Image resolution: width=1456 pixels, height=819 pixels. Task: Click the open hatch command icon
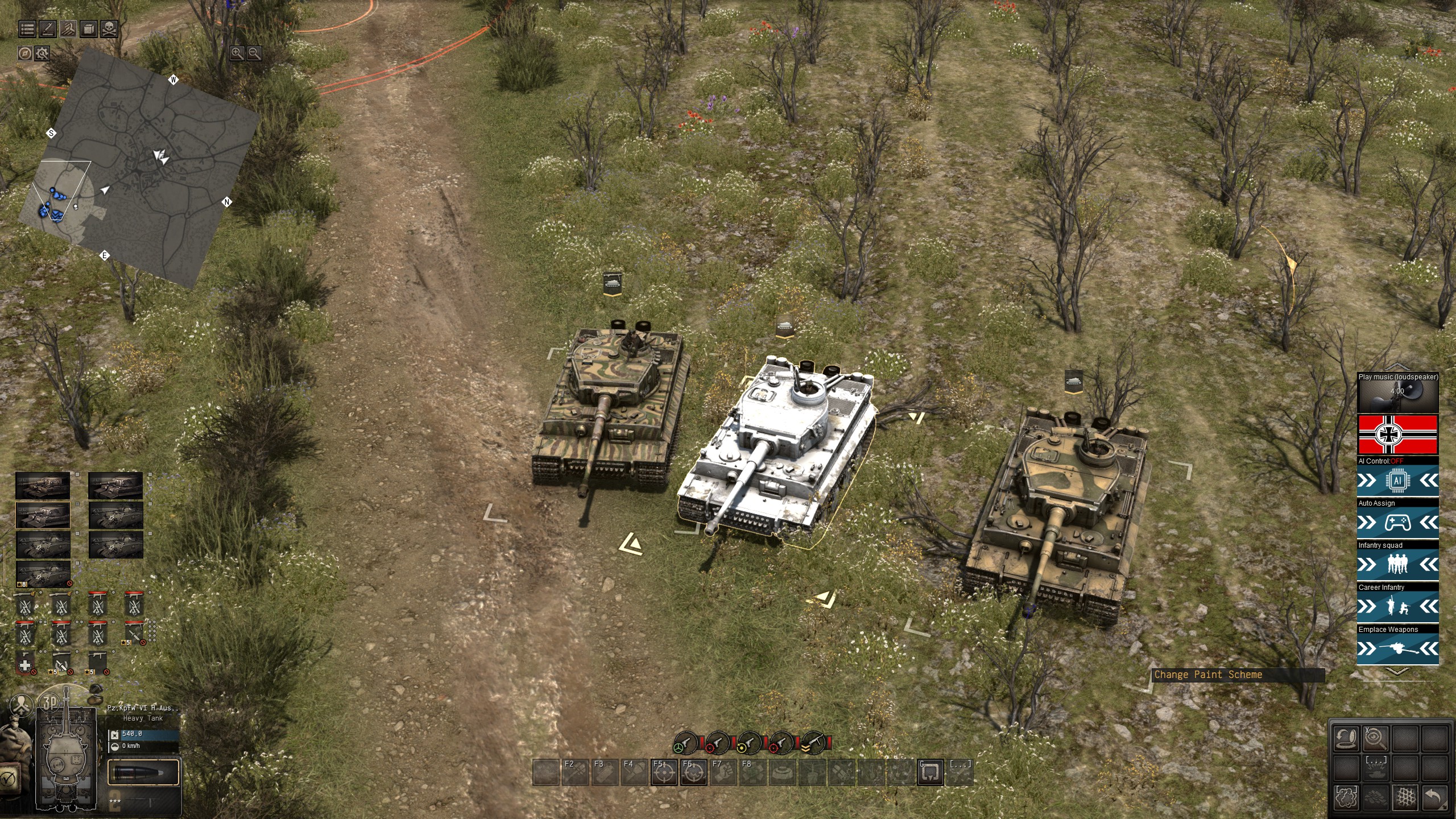click(1346, 739)
